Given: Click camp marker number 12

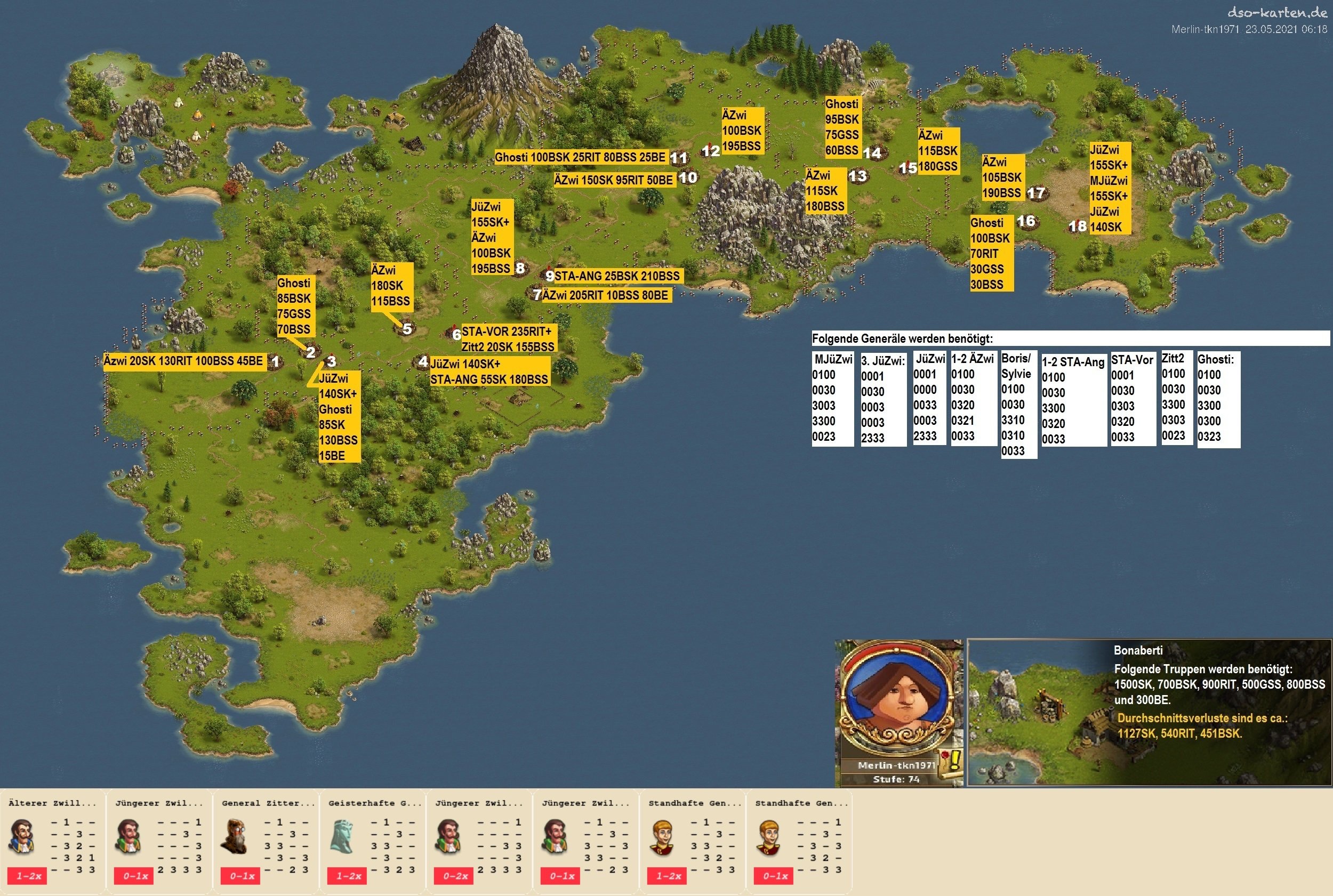Looking at the screenshot, I should tap(711, 151).
